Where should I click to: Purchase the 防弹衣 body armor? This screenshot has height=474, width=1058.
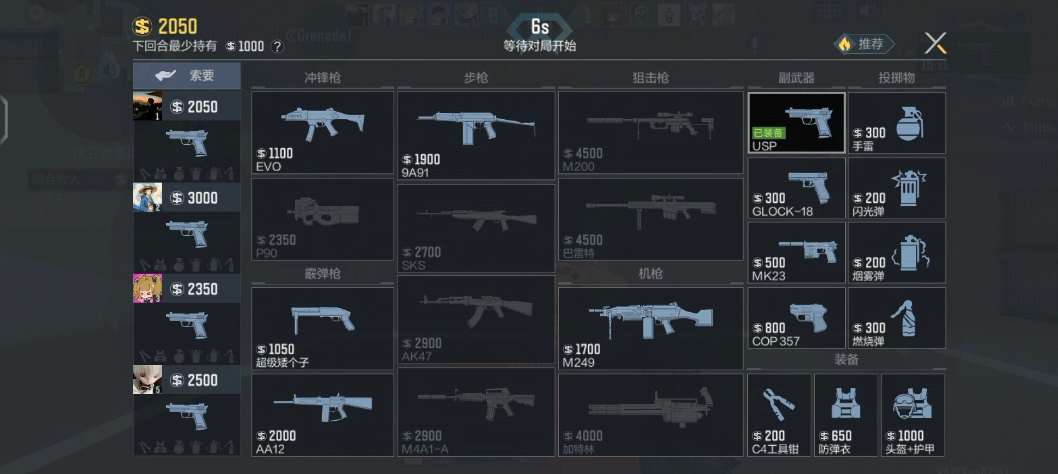(846, 414)
